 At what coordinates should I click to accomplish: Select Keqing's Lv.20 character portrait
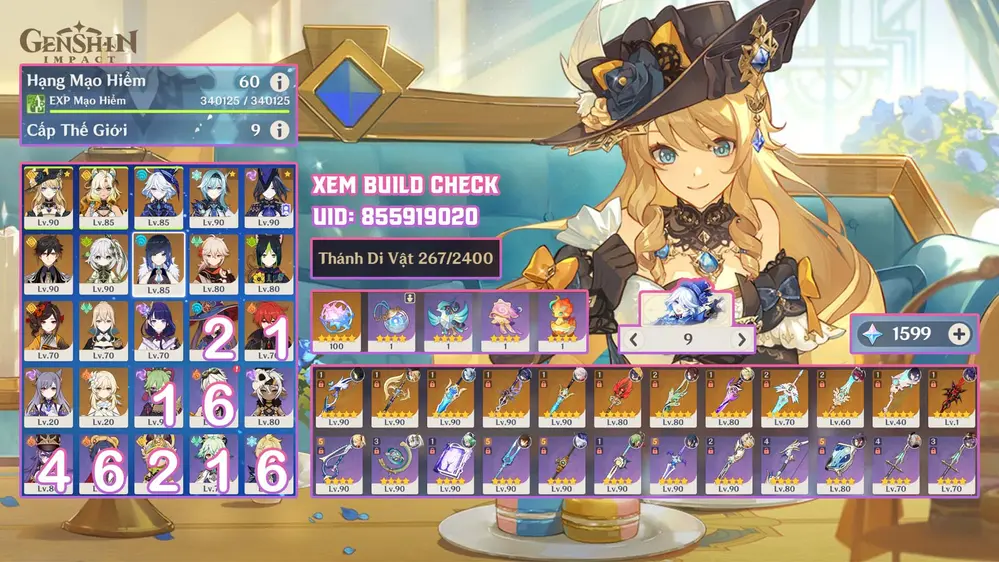(x=48, y=395)
